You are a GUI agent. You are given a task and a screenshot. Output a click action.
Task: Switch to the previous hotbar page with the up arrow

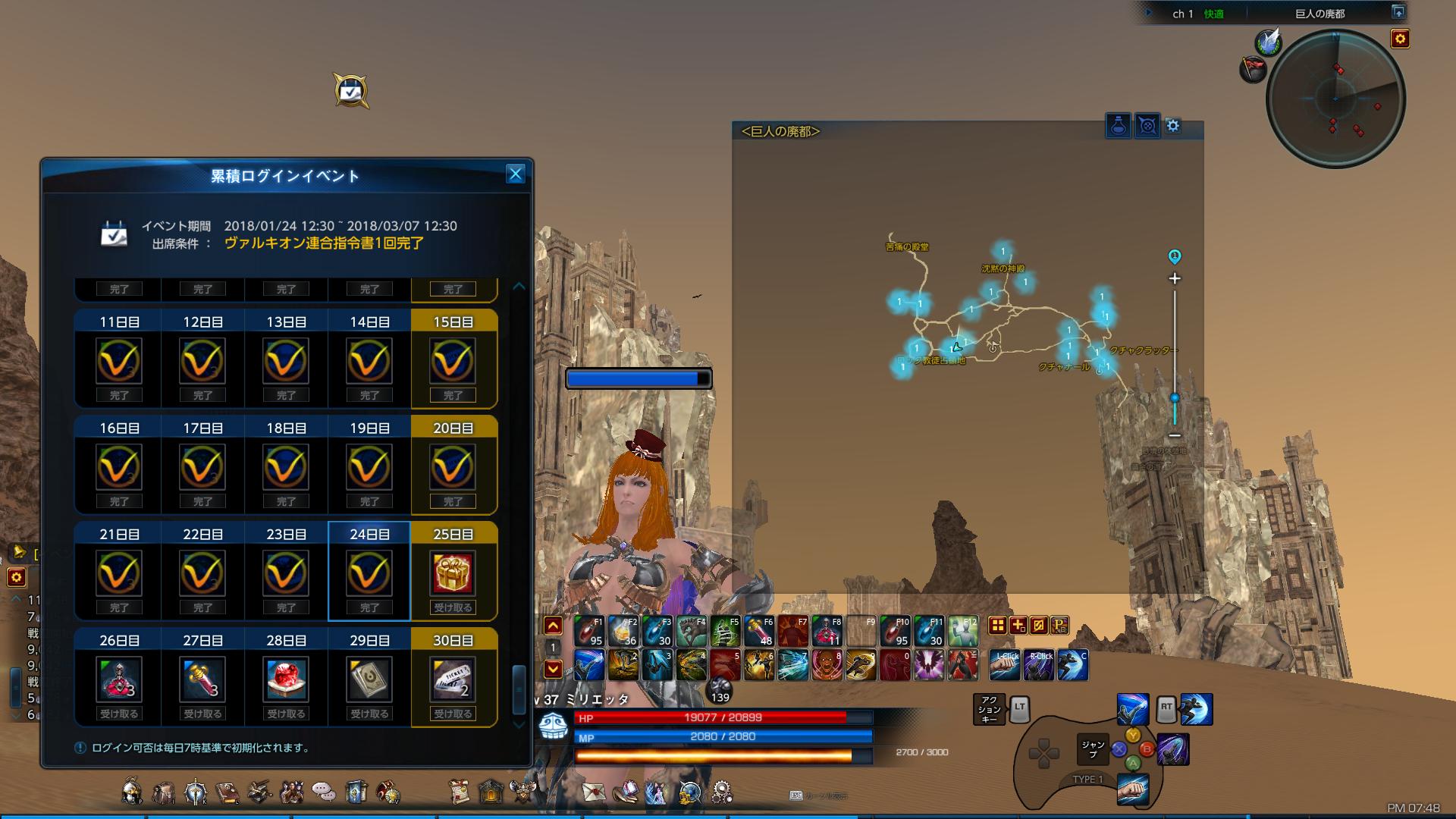[553, 626]
